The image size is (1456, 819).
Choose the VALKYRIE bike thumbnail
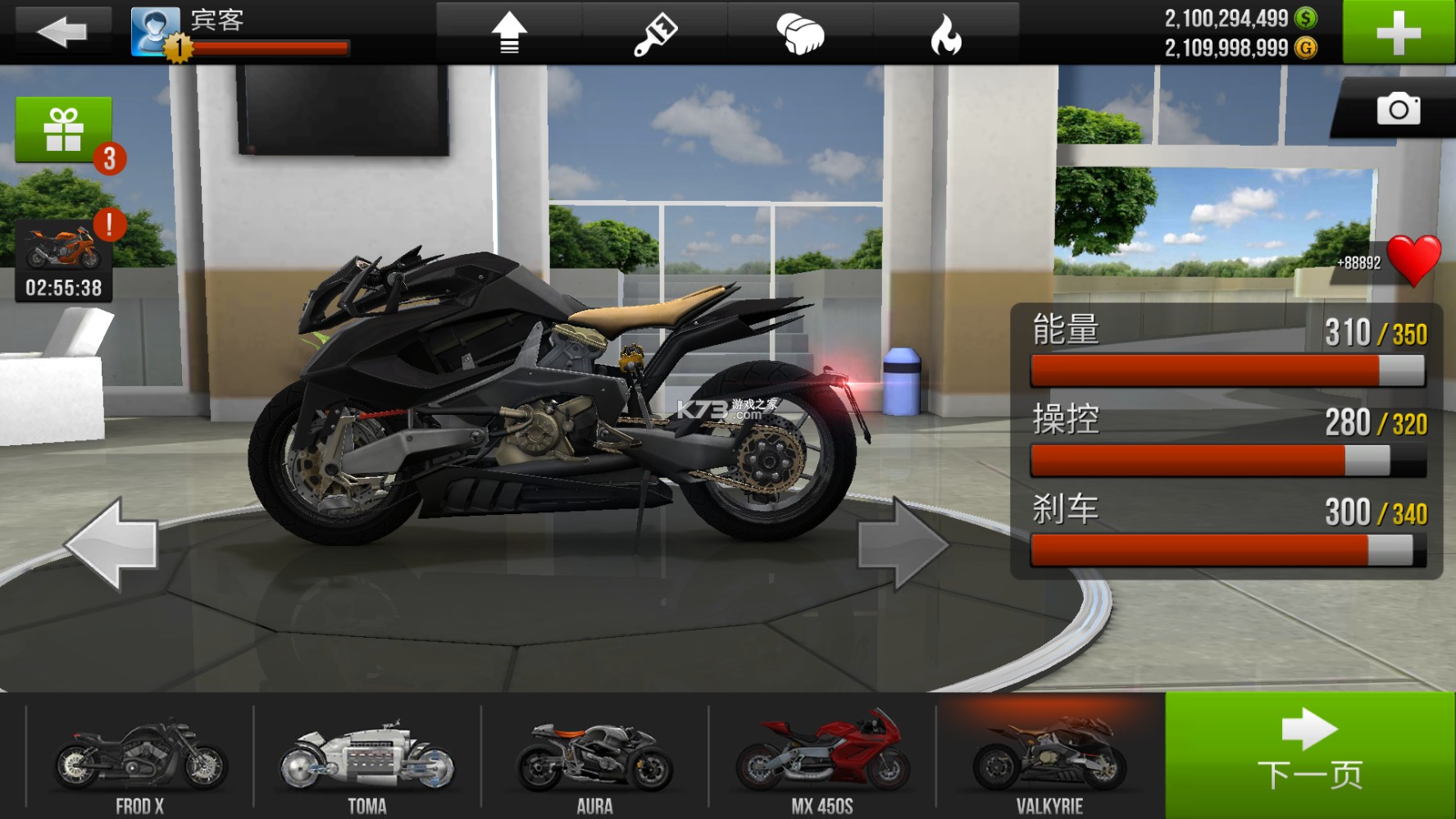point(1049,758)
